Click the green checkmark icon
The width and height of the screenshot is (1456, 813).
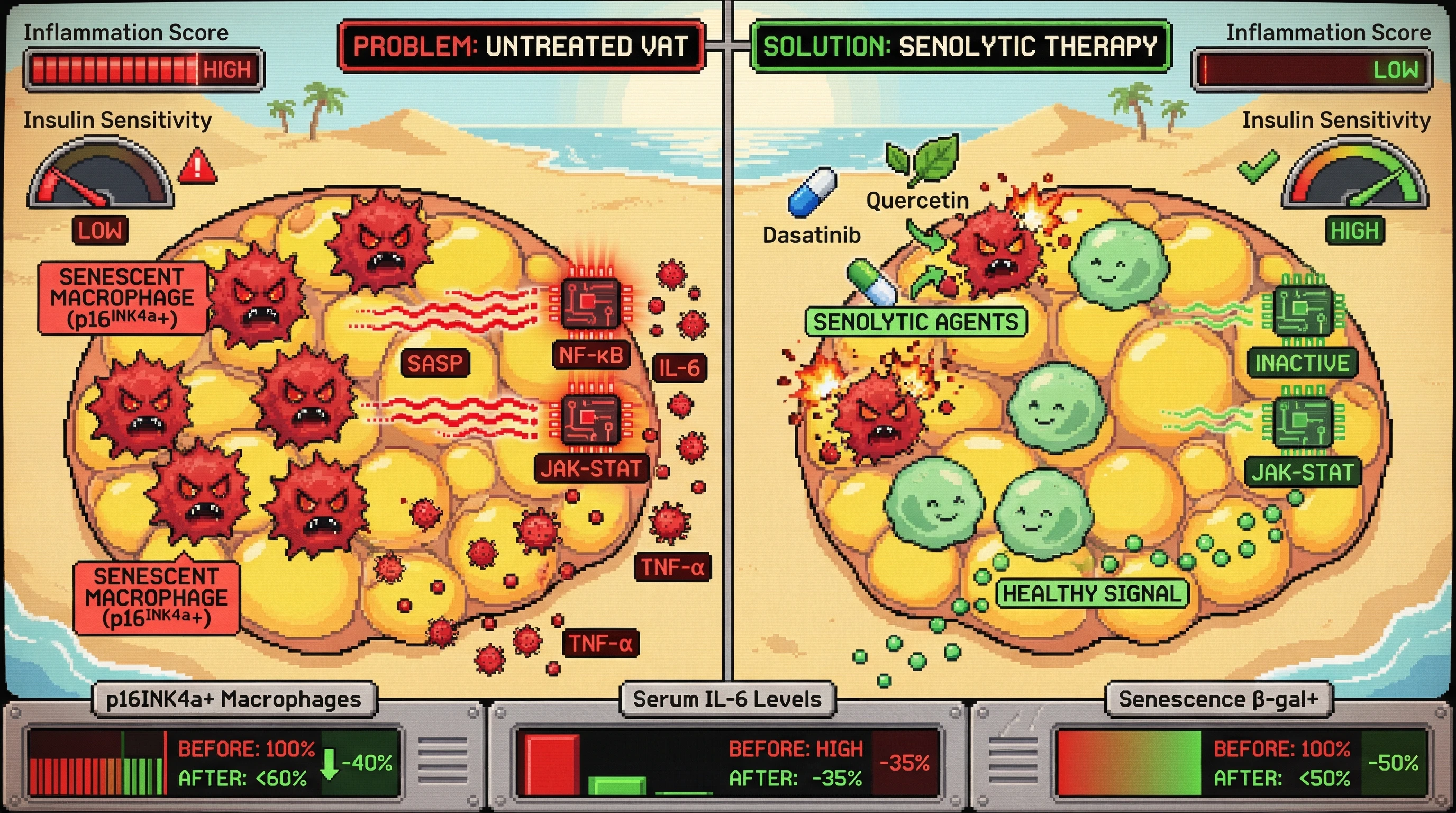click(x=1258, y=166)
